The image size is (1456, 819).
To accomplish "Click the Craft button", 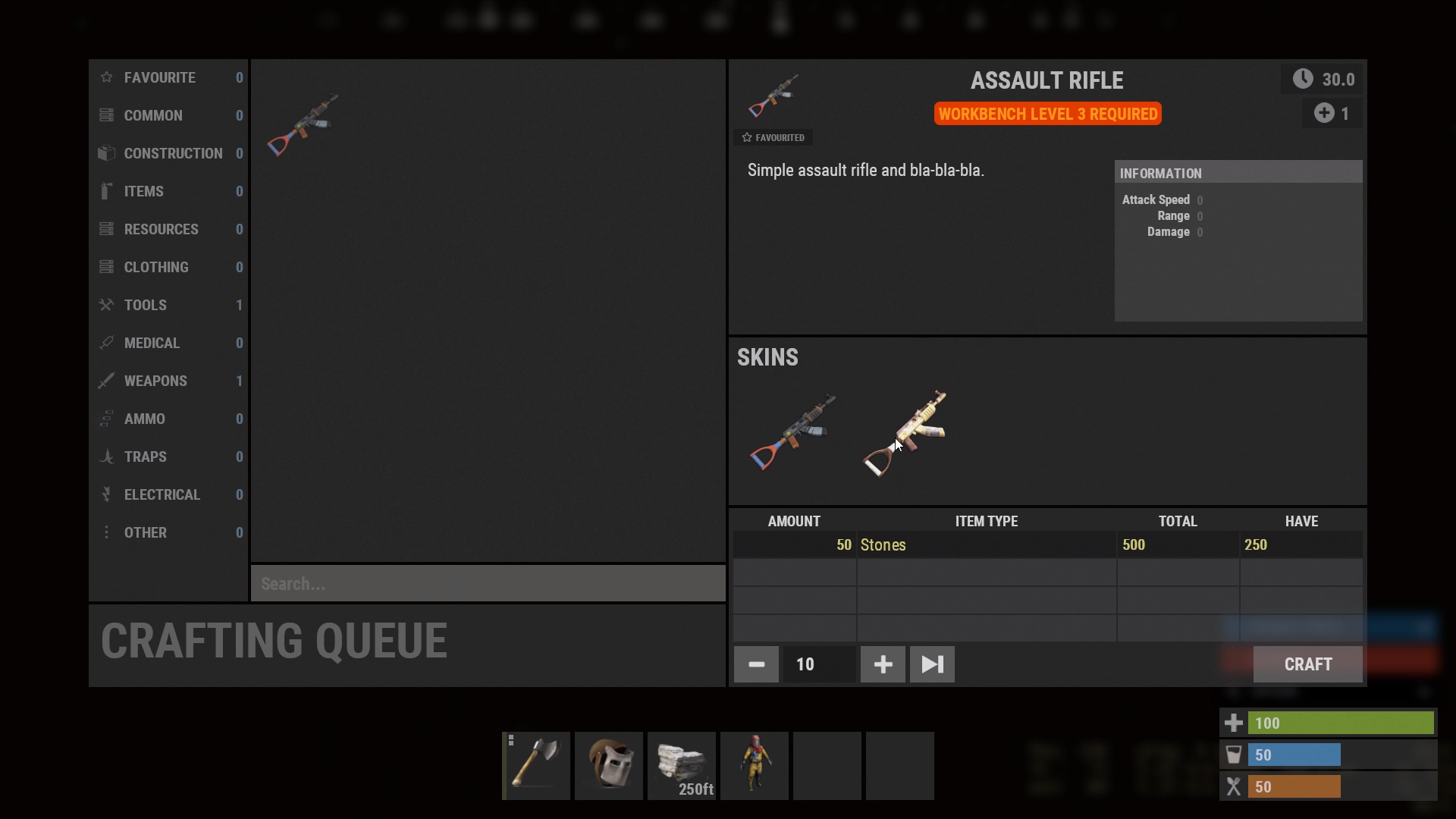I will [x=1307, y=665].
